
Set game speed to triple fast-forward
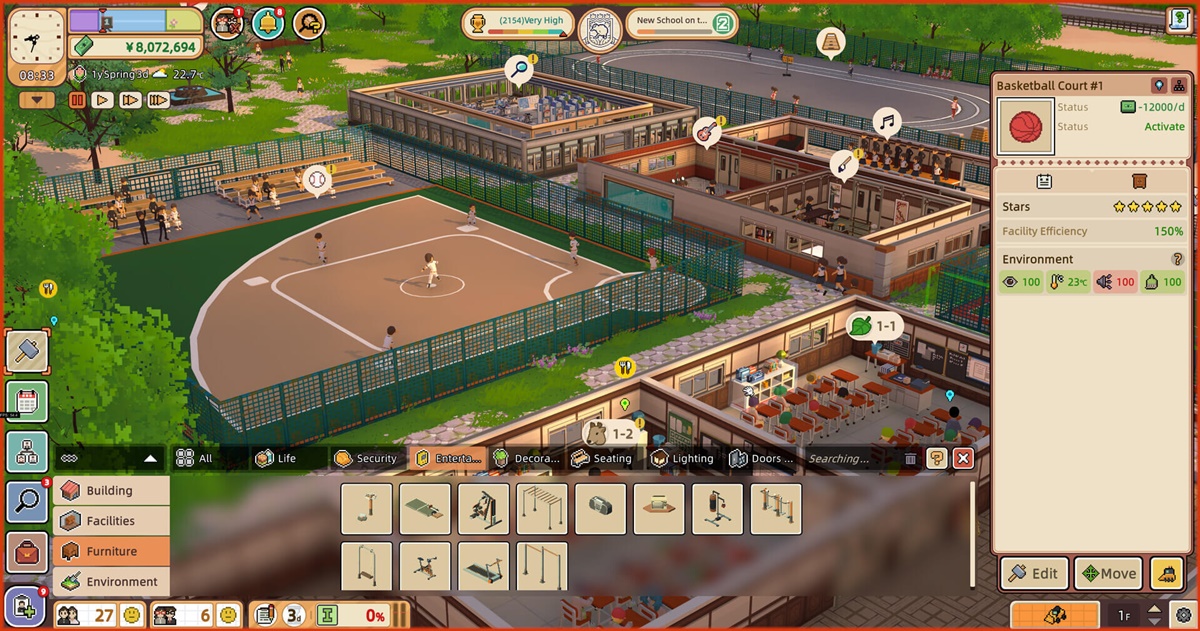coord(158,100)
